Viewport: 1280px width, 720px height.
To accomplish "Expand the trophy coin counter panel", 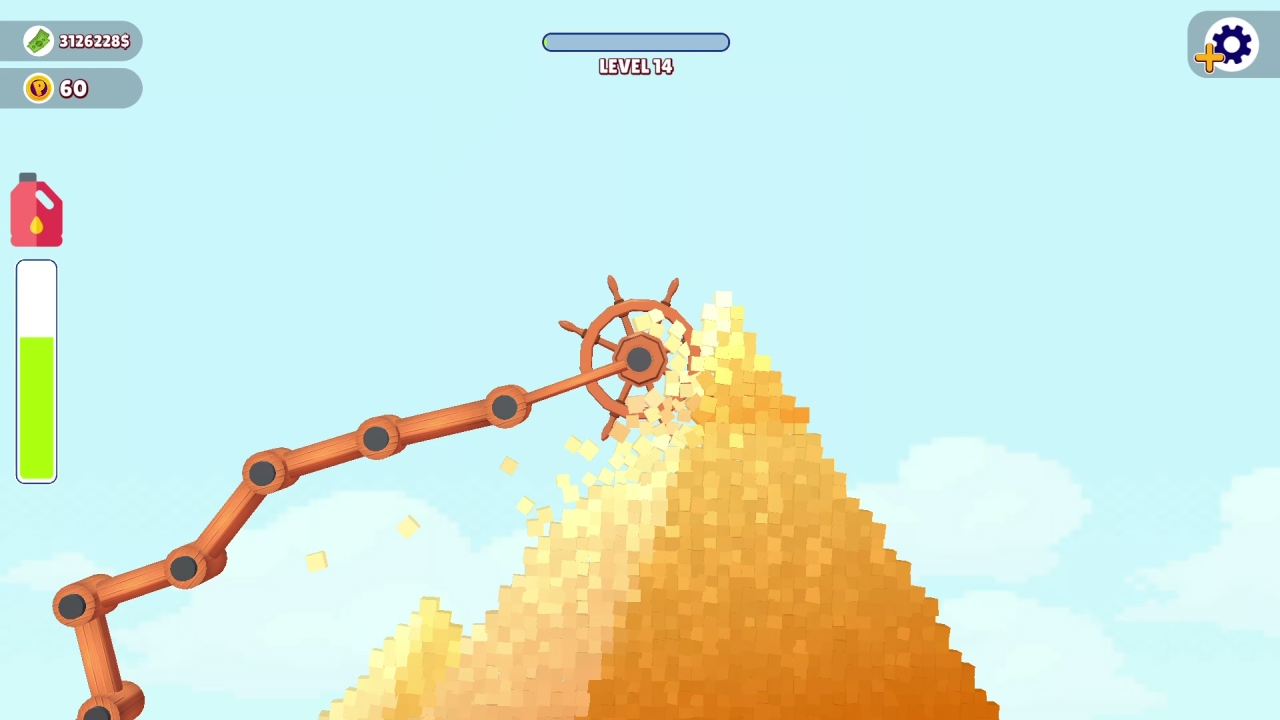I will (70, 88).
